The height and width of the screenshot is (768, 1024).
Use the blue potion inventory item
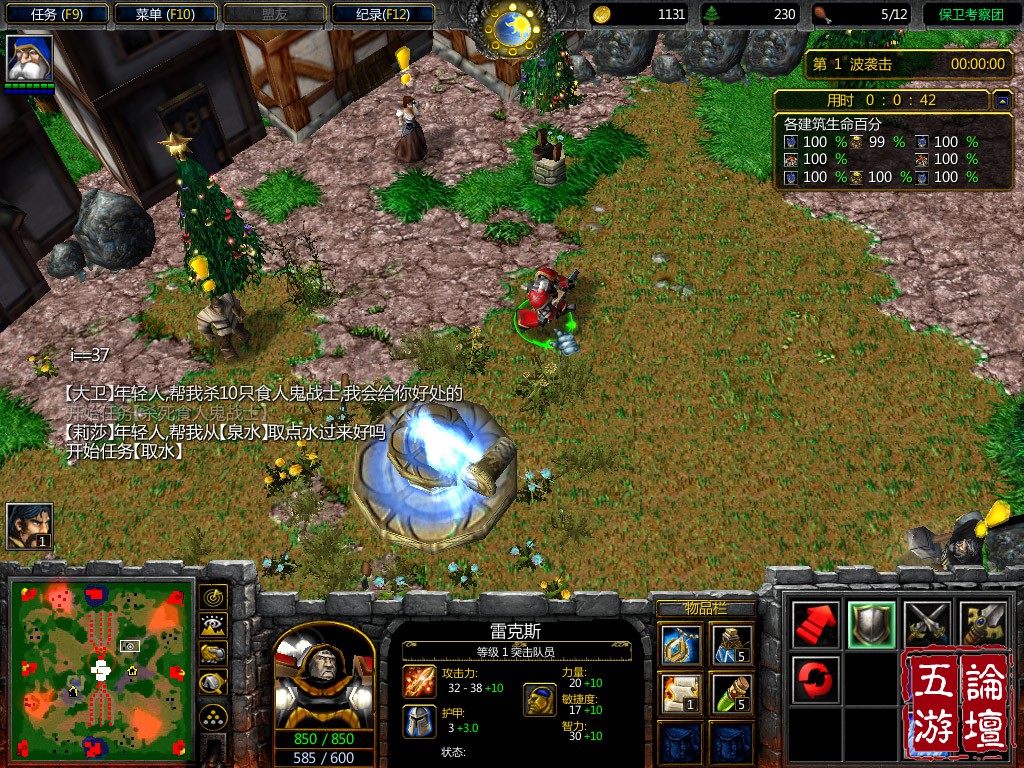pyautogui.click(x=732, y=645)
